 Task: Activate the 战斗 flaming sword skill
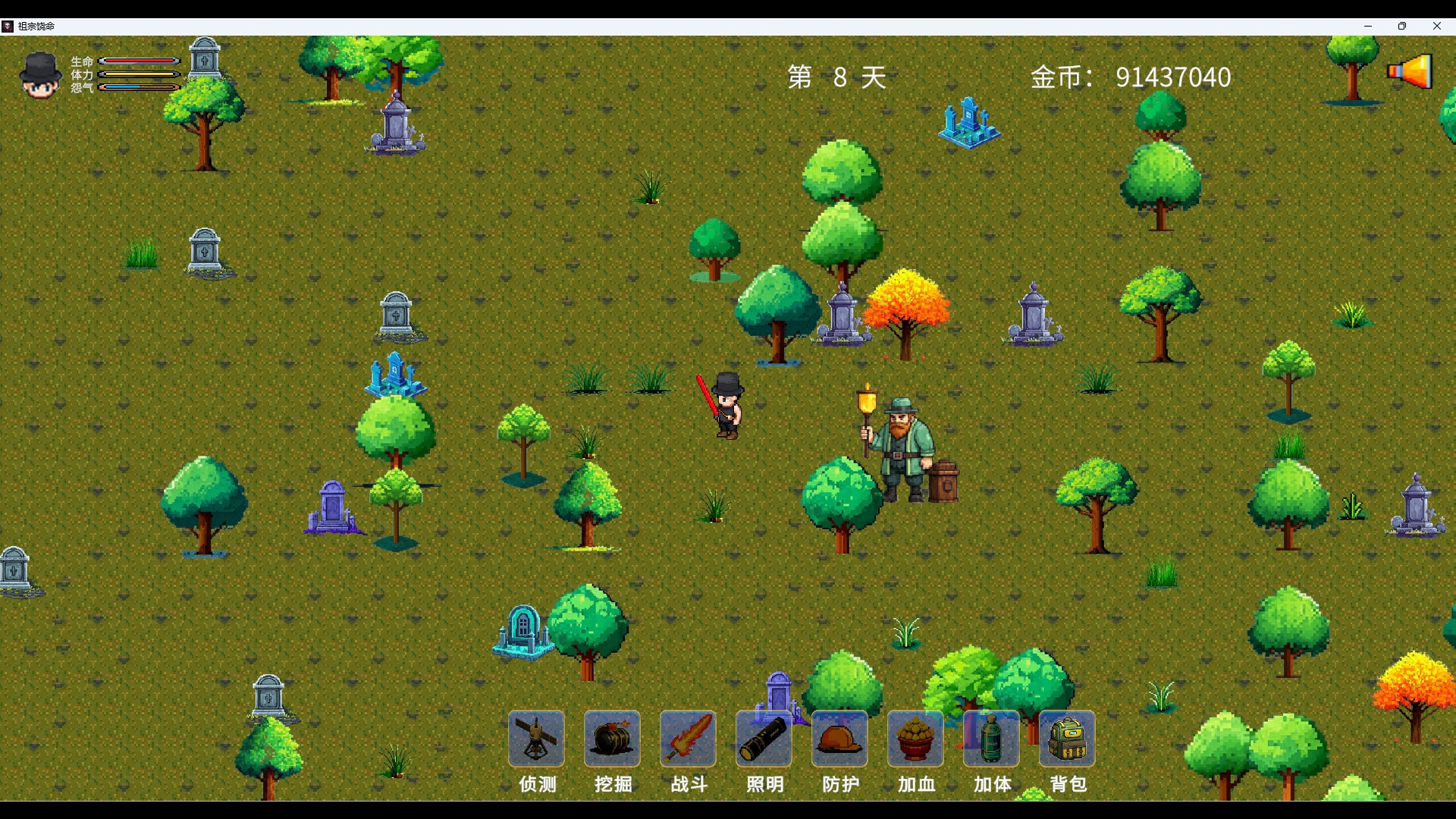687,739
